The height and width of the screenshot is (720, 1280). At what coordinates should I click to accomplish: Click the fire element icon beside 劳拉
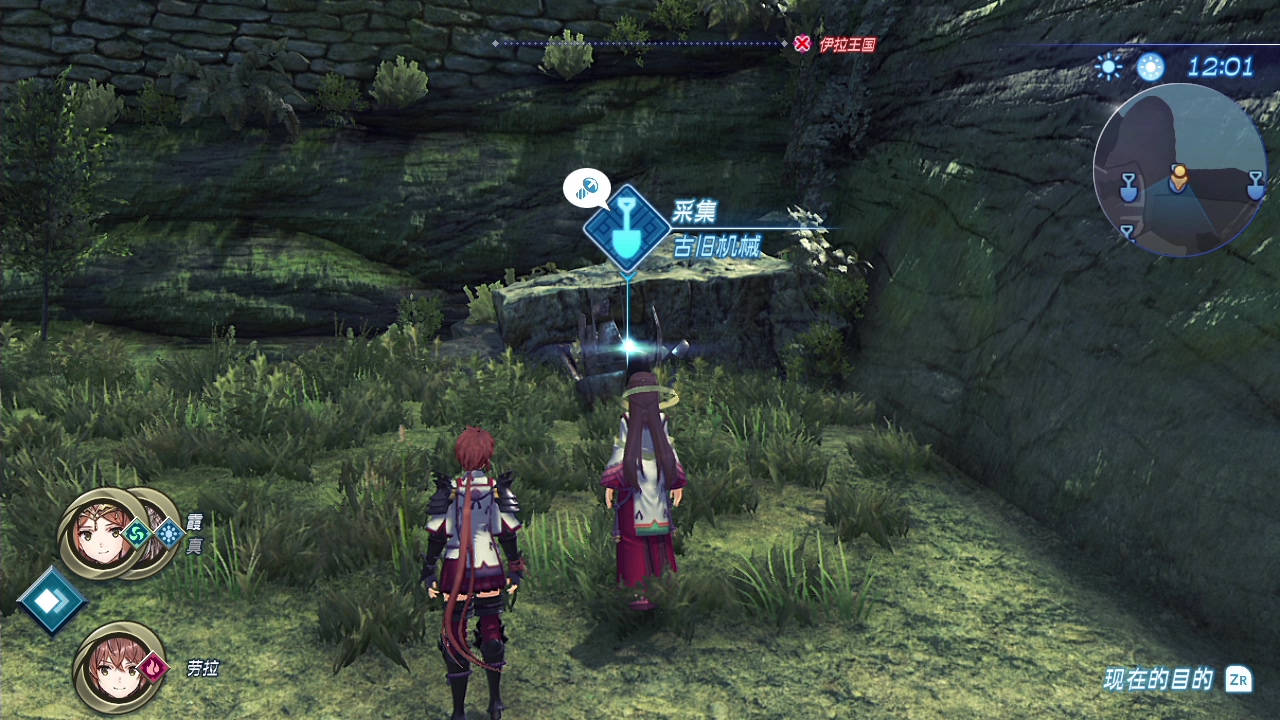click(153, 666)
